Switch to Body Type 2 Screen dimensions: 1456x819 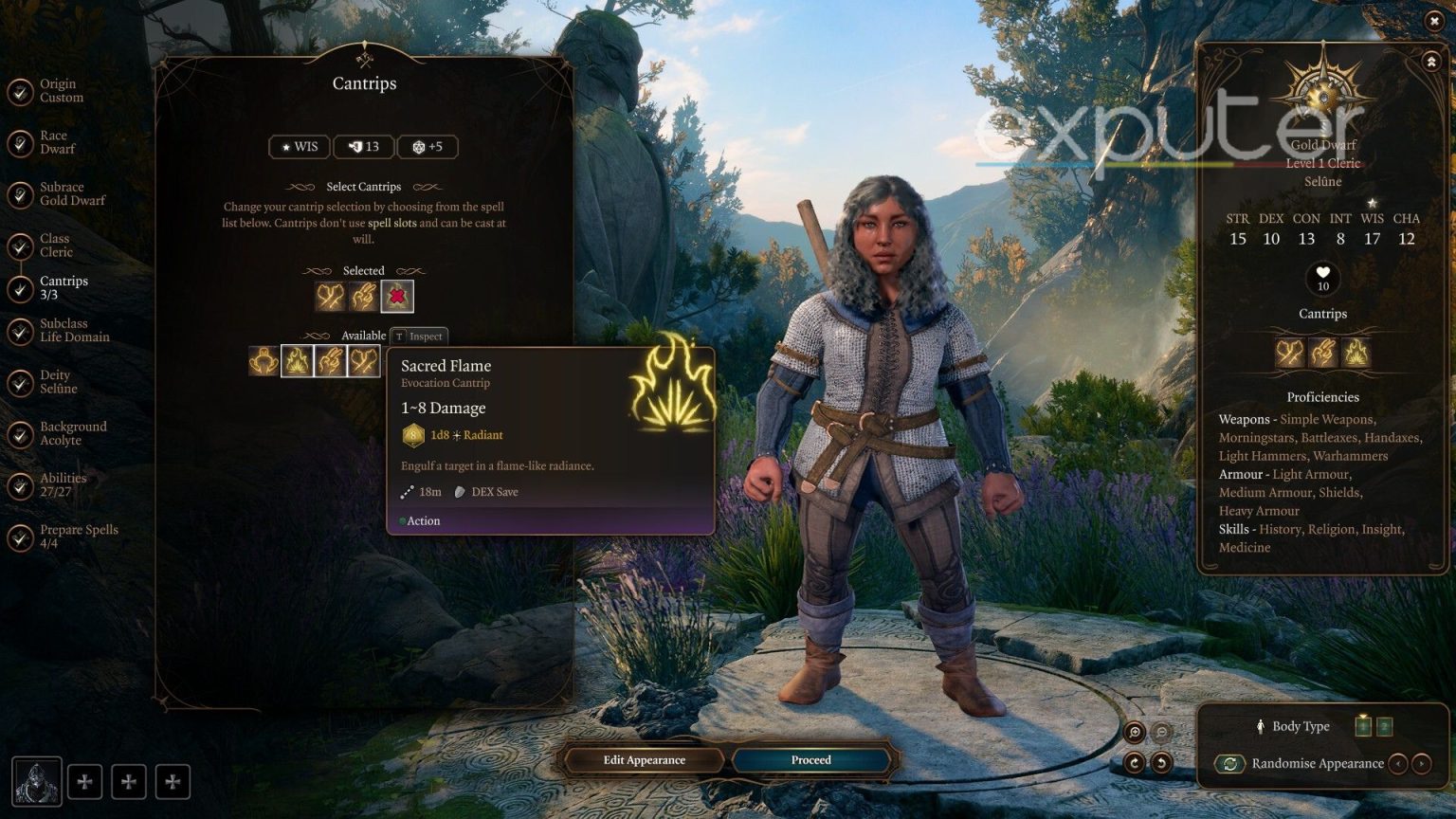[1384, 726]
